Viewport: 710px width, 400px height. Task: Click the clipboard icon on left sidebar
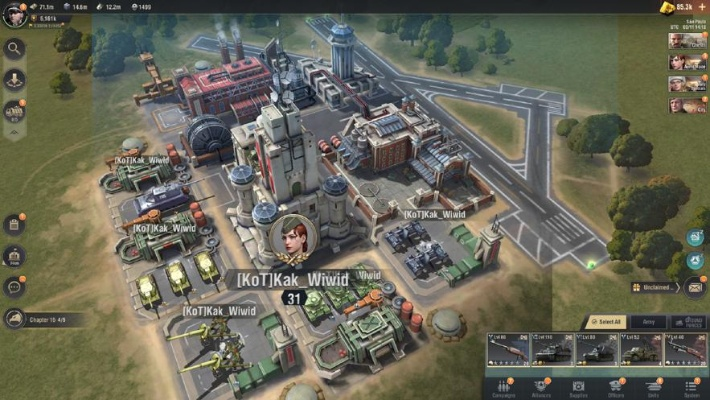pos(15,224)
